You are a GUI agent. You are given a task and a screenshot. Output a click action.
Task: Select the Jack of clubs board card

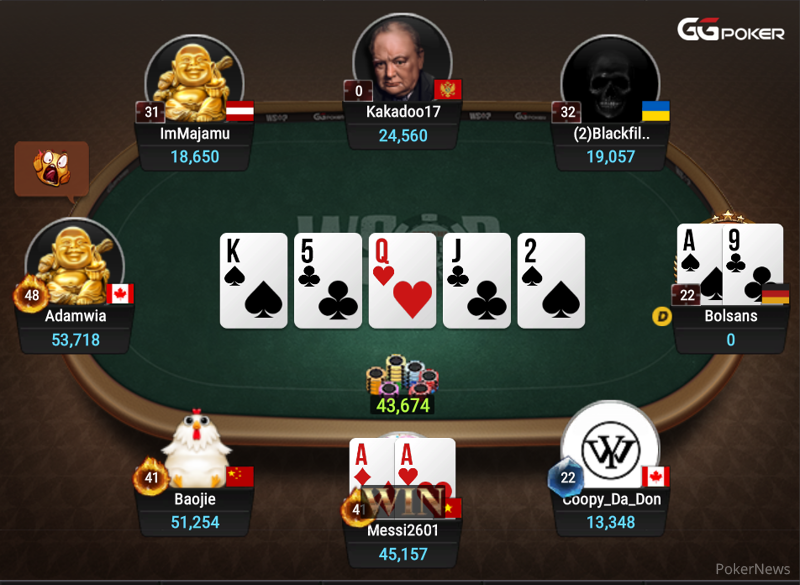tap(476, 281)
